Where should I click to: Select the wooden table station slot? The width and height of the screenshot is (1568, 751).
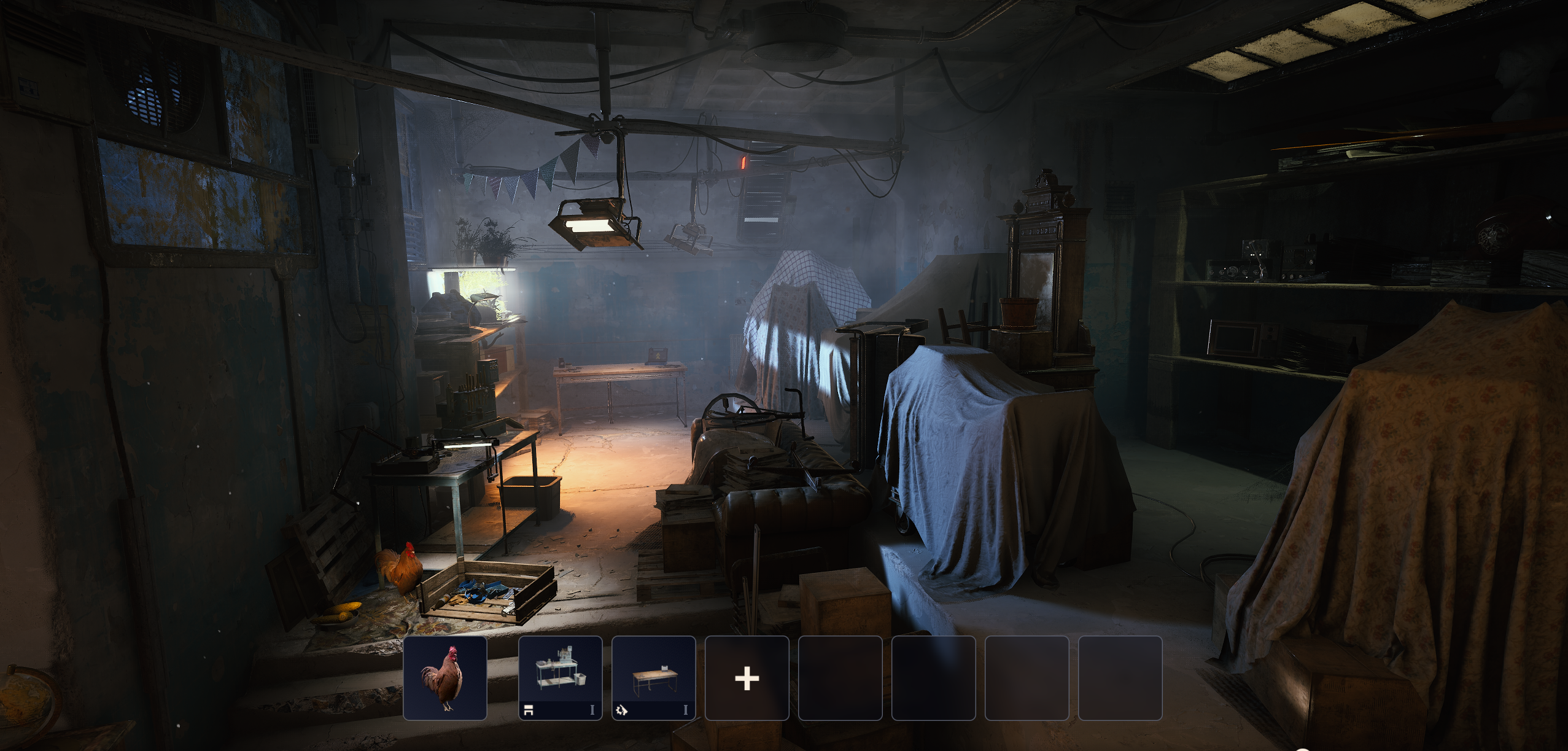[653, 678]
